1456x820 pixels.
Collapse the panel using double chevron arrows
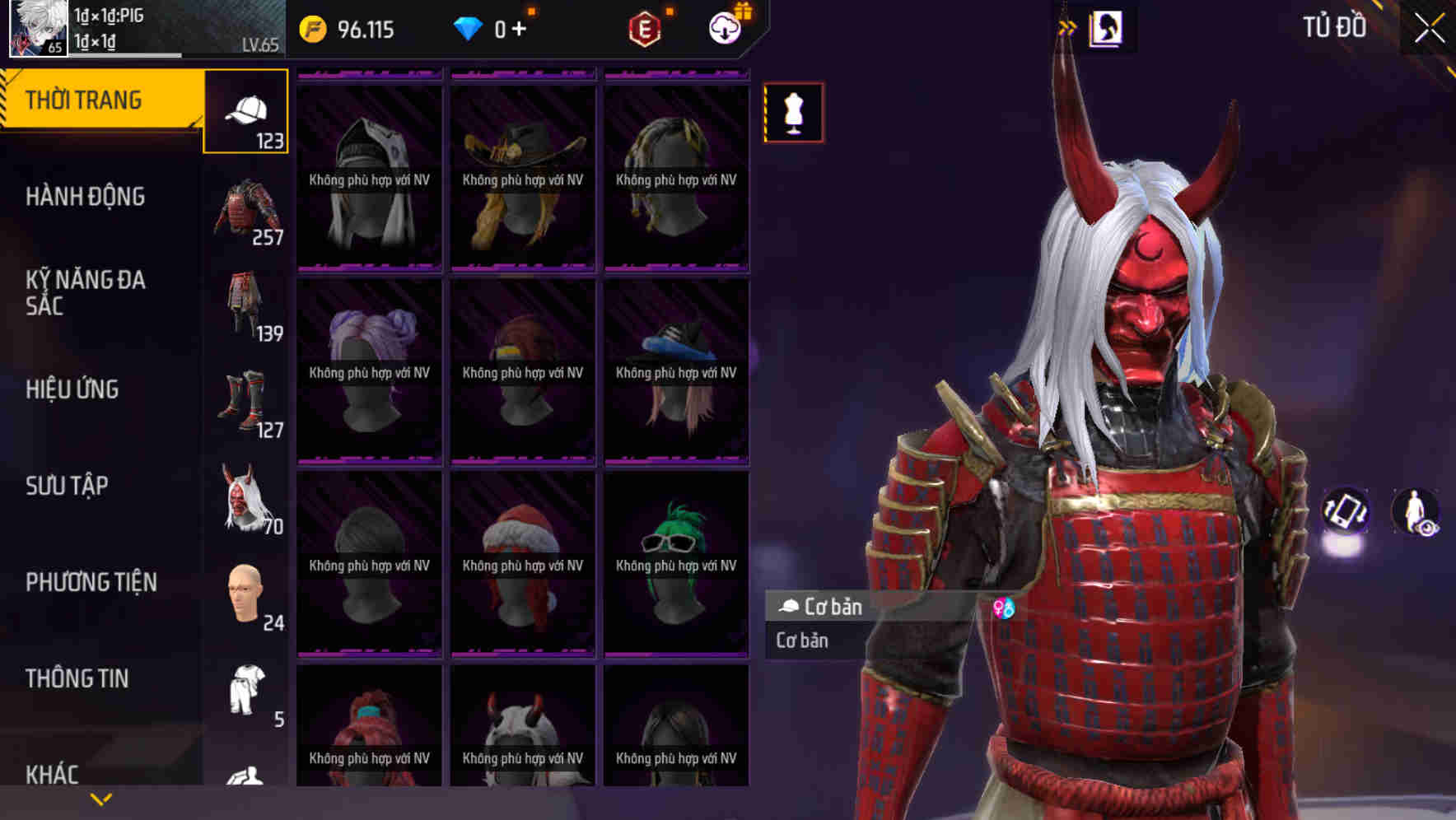(1069, 25)
